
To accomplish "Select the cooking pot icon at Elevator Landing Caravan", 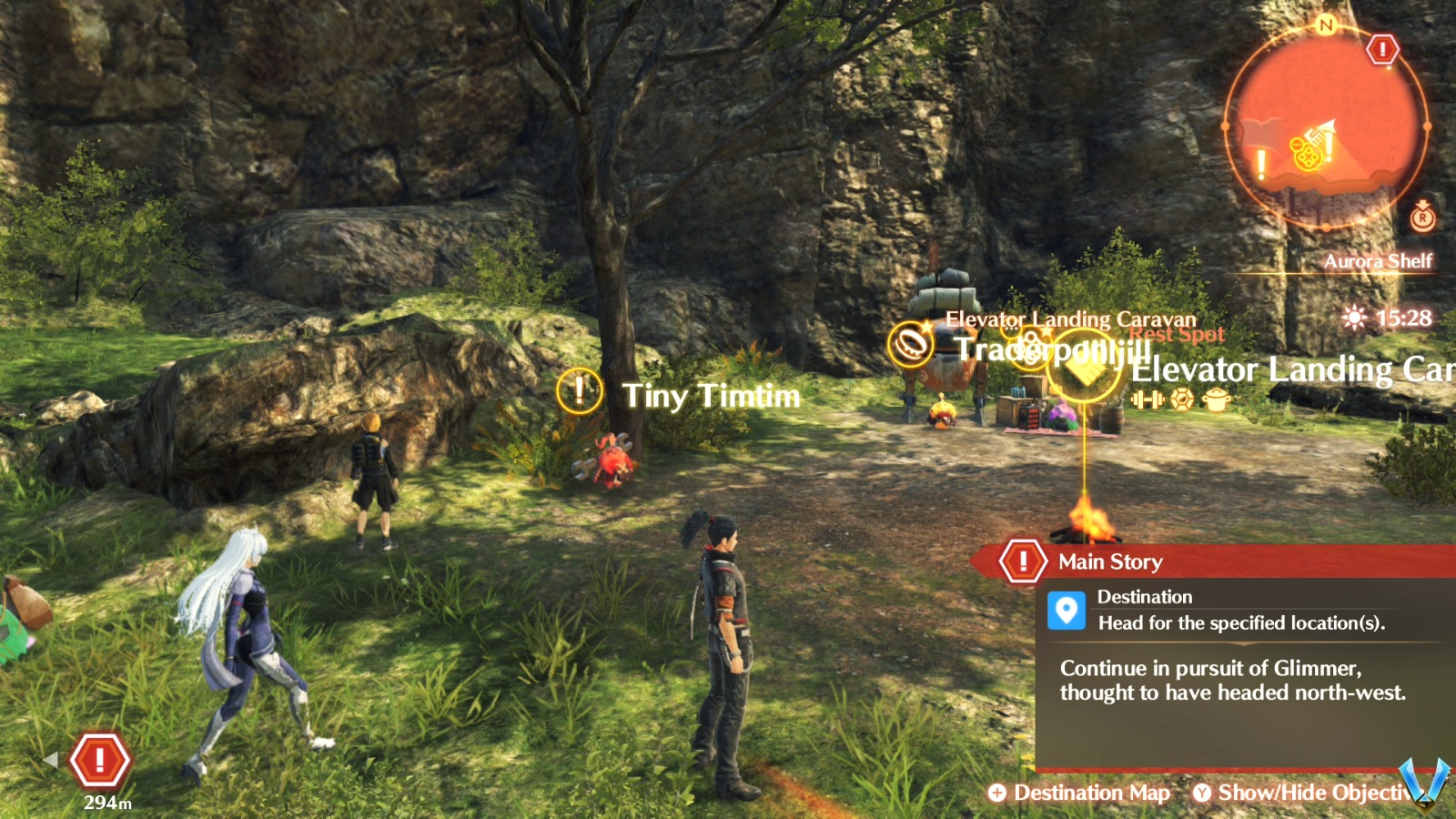I will [x=1218, y=400].
